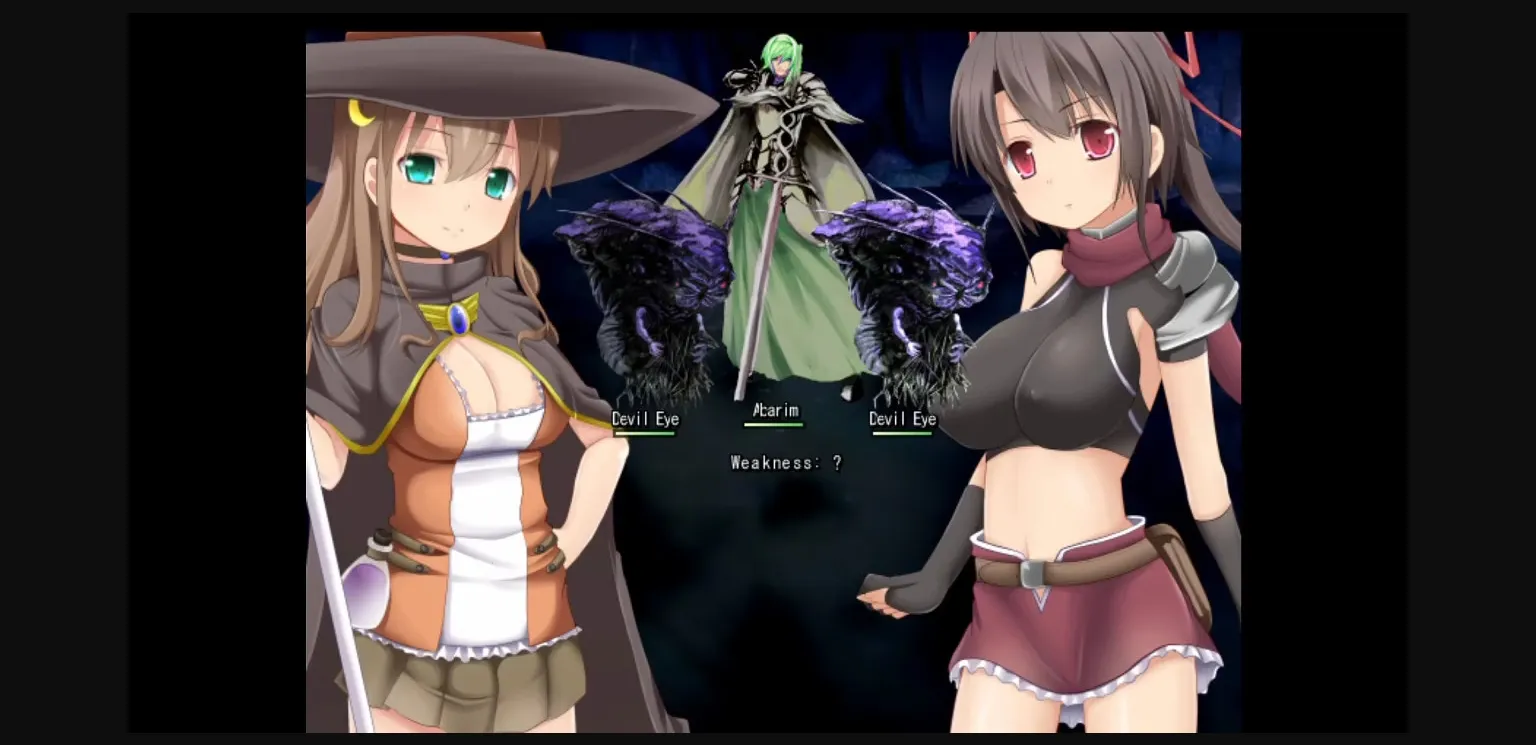This screenshot has width=1536, height=745.
Task: Select the Abarim name label
Action: tap(775, 411)
